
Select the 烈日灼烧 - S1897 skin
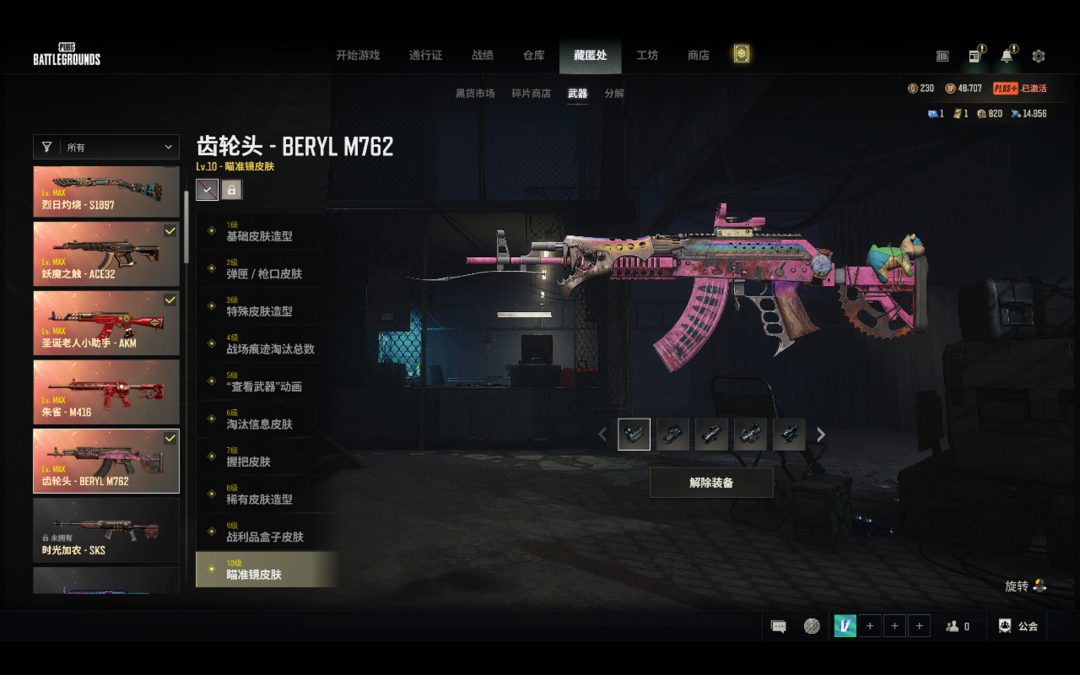pyautogui.click(x=106, y=191)
